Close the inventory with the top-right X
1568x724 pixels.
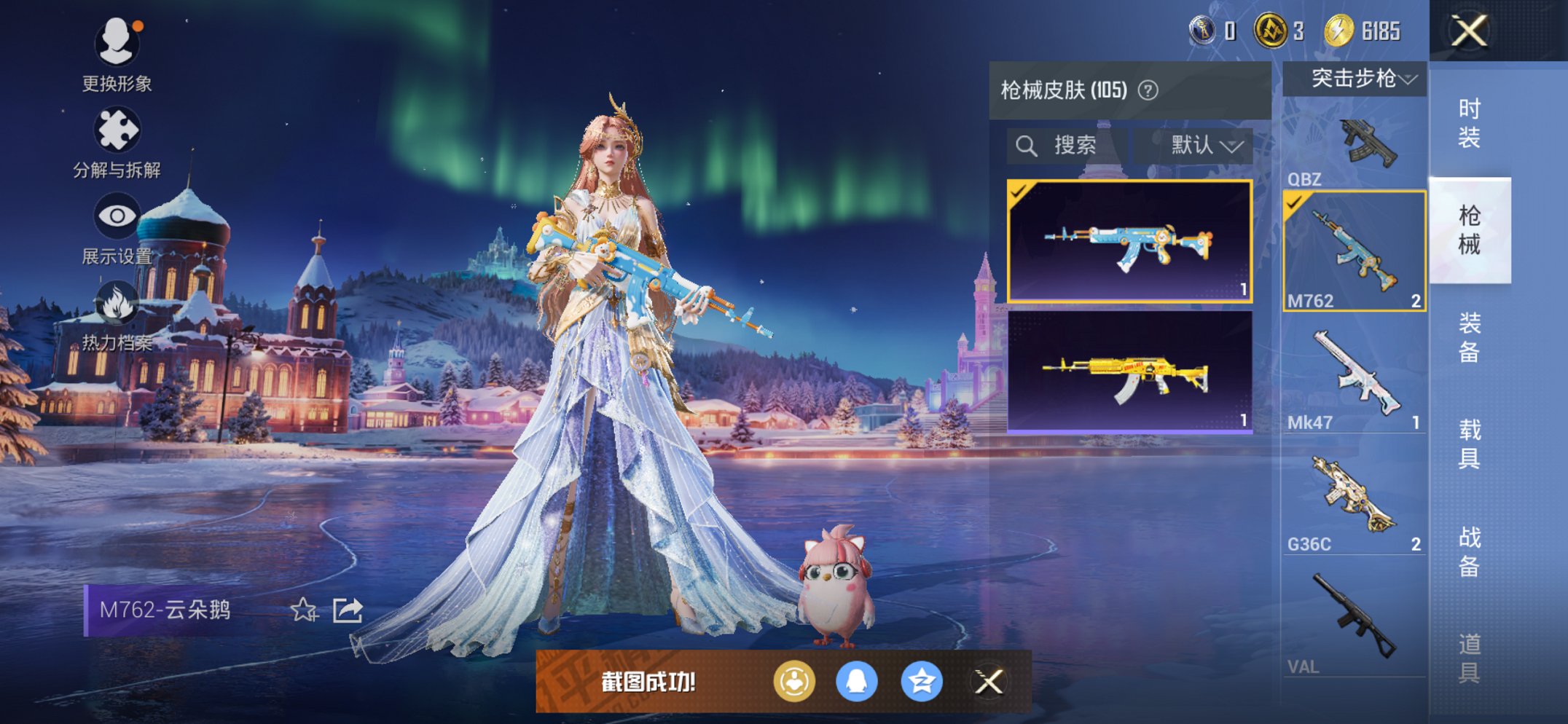tap(1469, 31)
